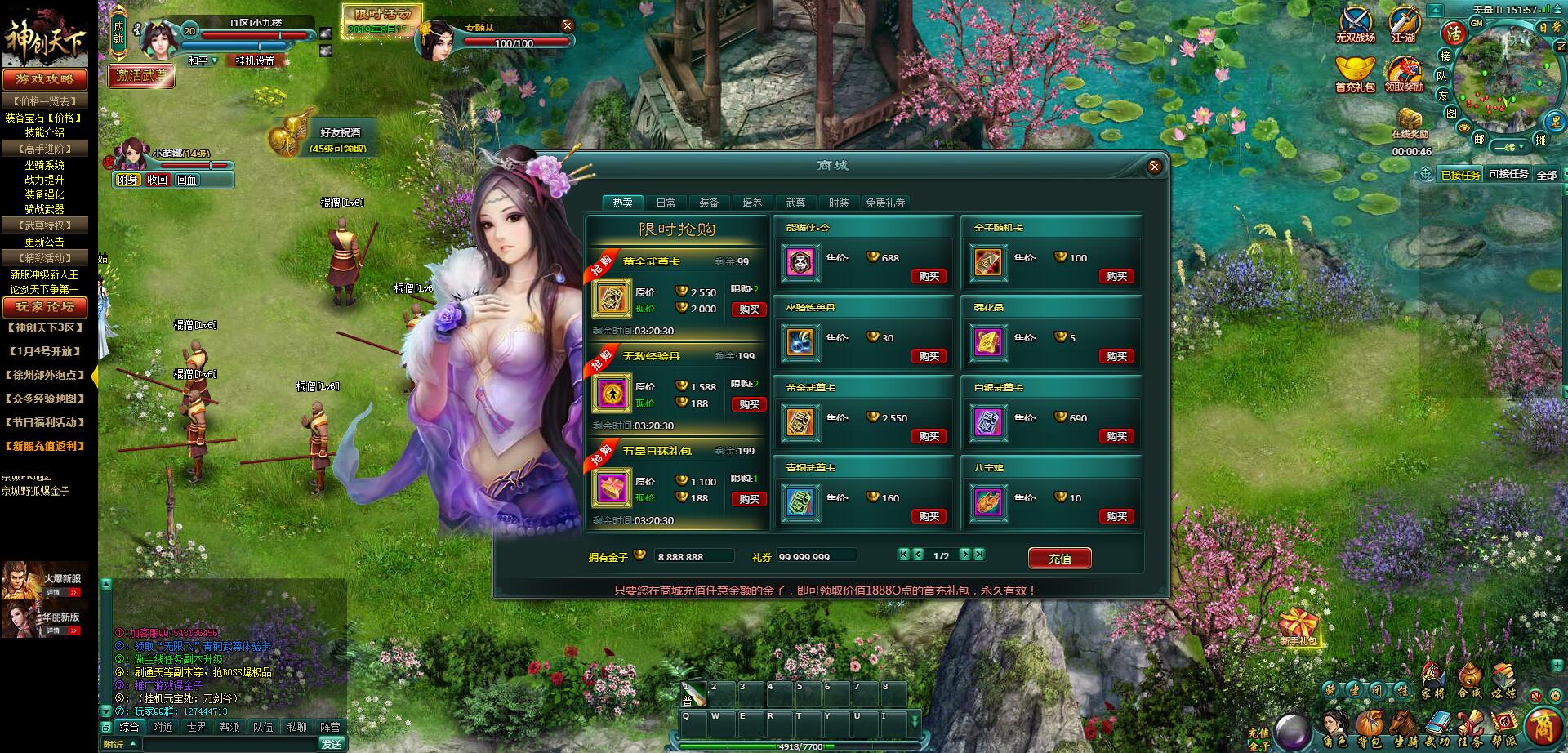1568x753 pixels.
Task: Open the 一线 channel line dropdown
Action: pyautogui.click(x=1507, y=148)
